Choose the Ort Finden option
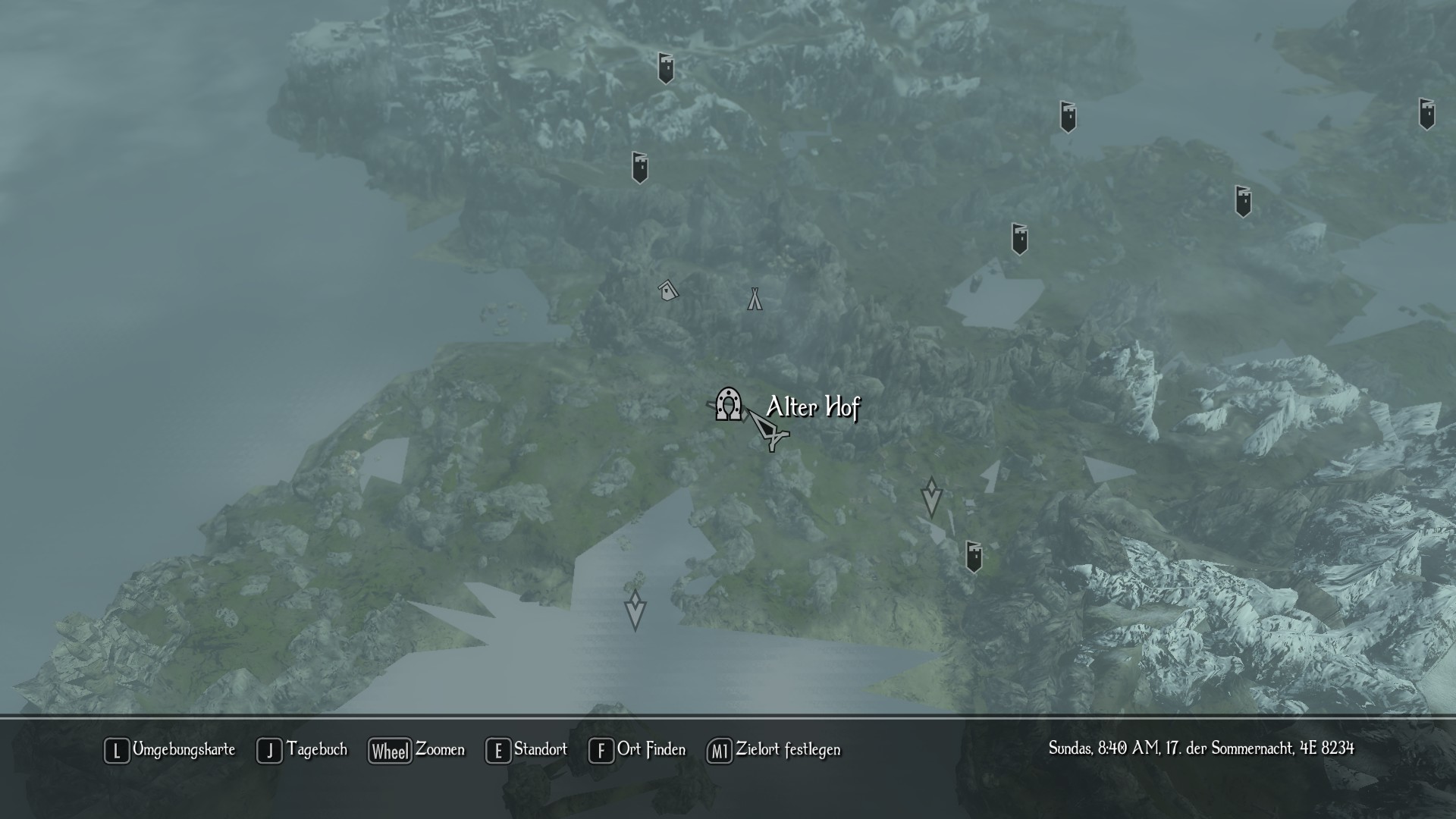This screenshot has height=819, width=1456. [x=638, y=750]
